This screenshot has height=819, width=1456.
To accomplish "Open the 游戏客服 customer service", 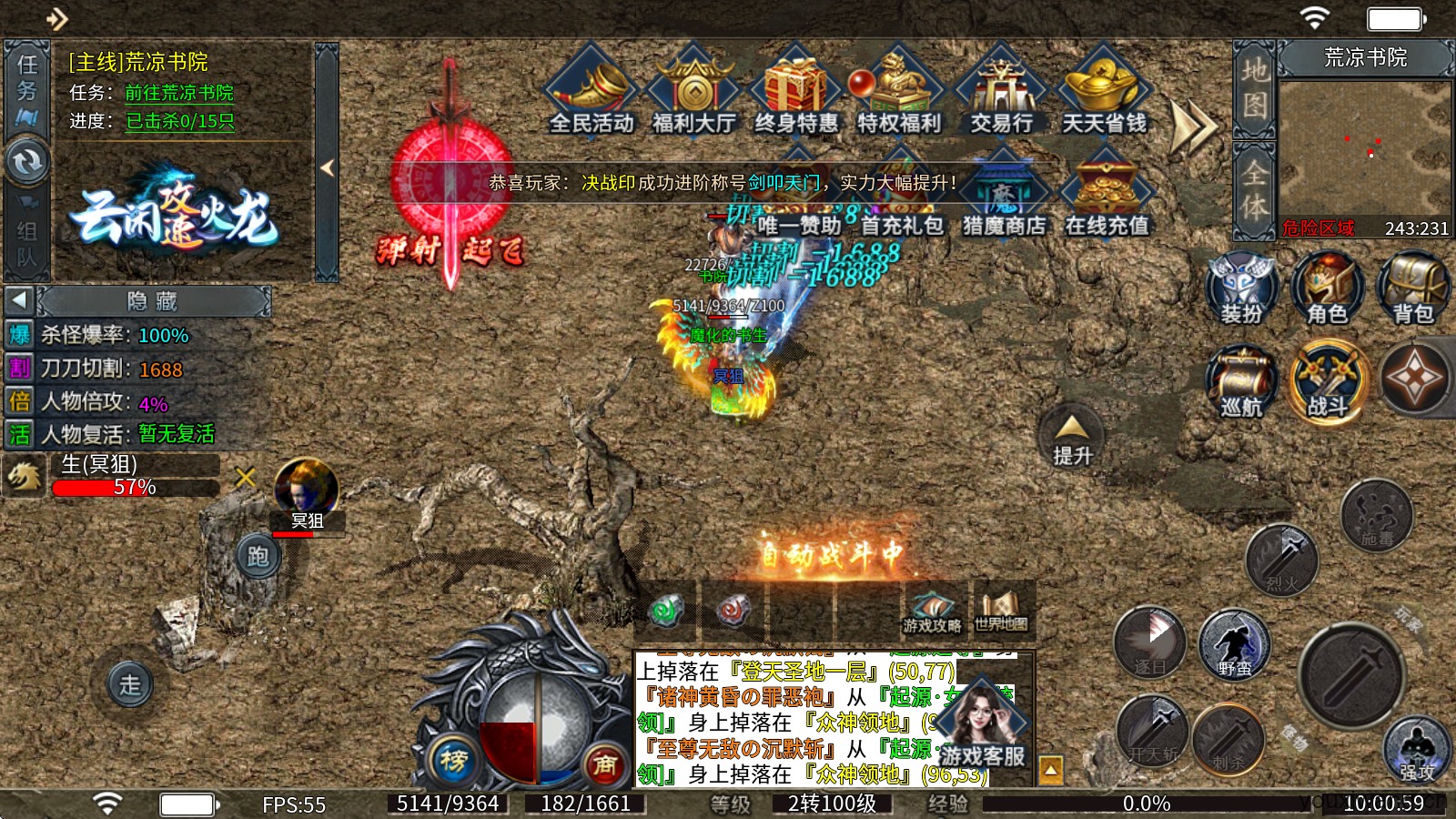I will 983,726.
